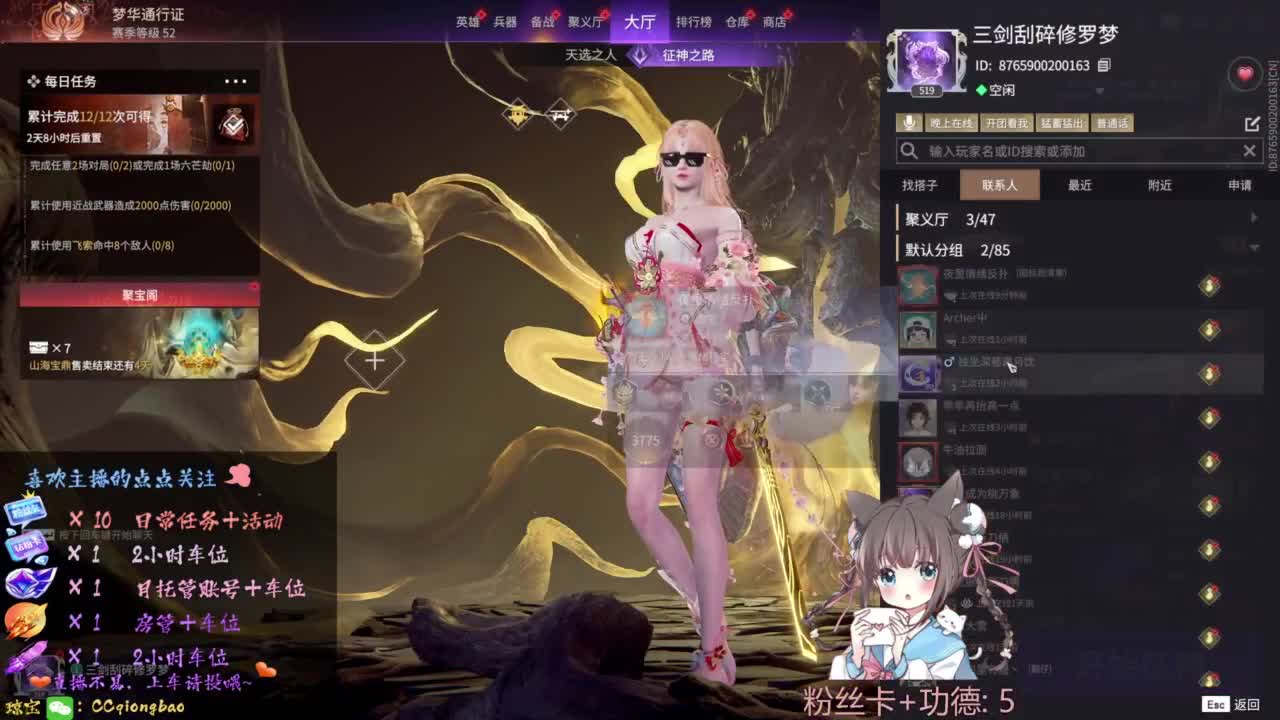This screenshot has height=720, width=1280.
Task: Click the microphone icon on the profile card
Action: click(910, 121)
